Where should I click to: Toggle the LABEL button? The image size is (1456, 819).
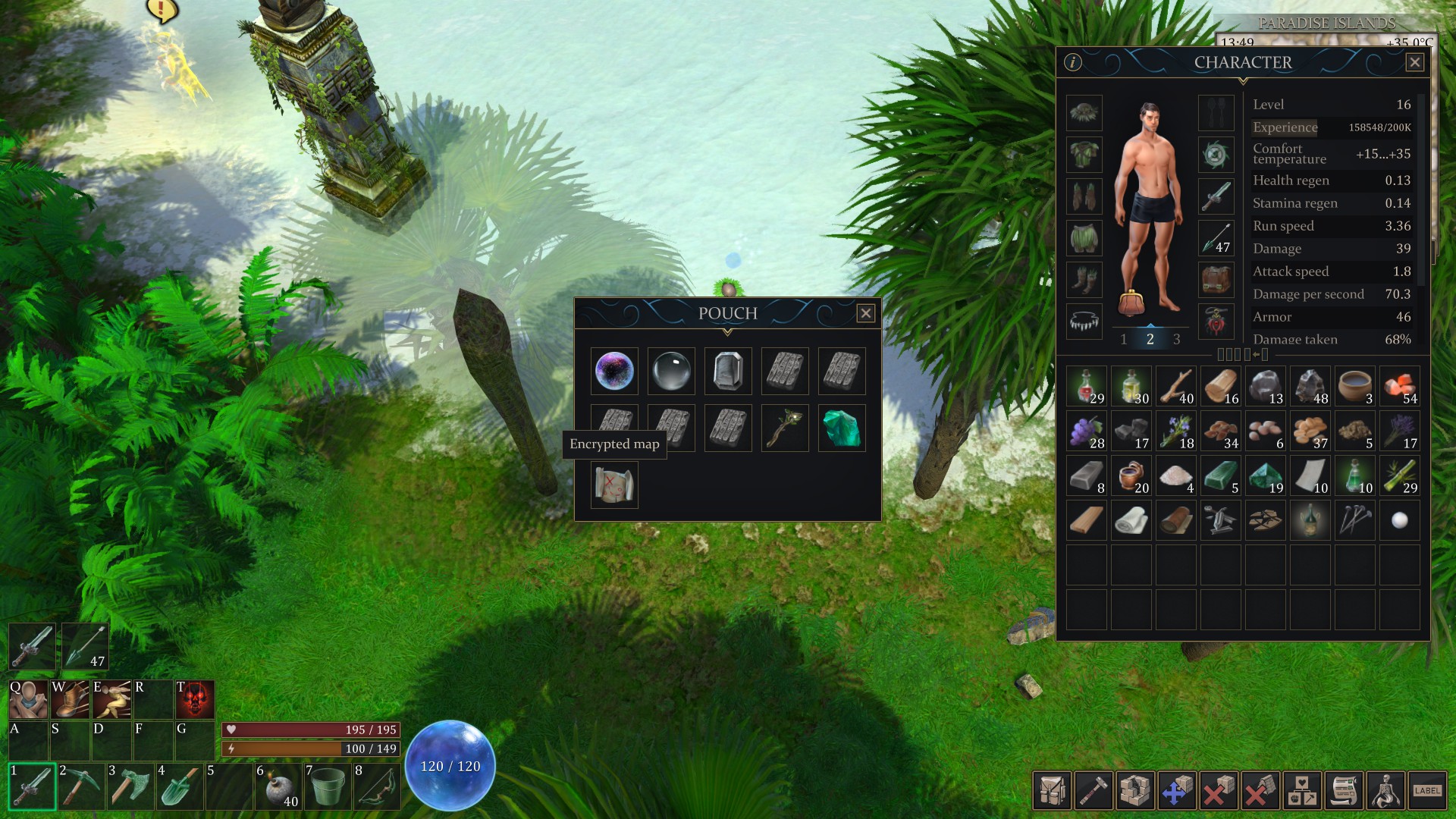(1426, 791)
